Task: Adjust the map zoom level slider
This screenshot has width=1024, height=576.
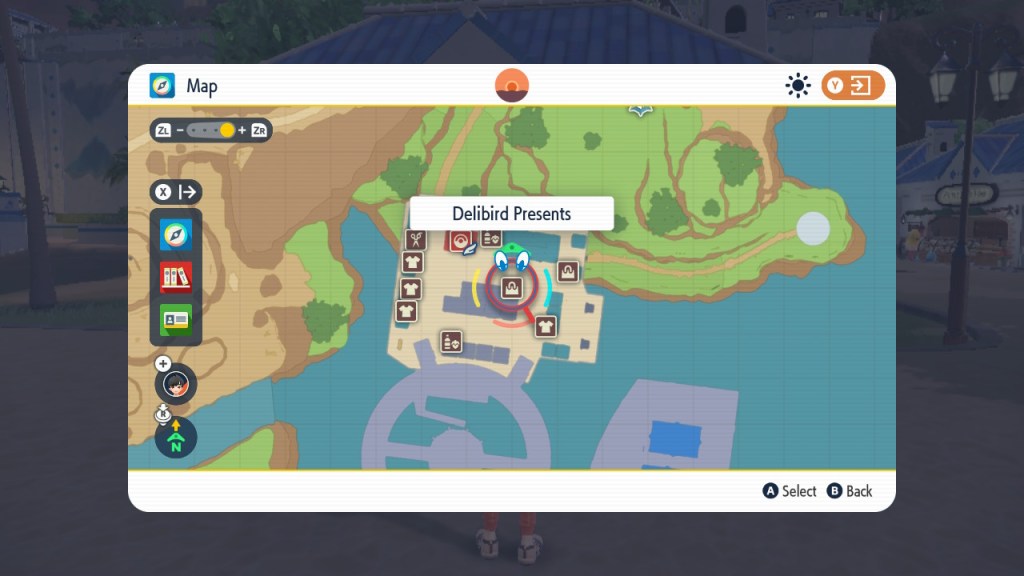Action: 212,130
